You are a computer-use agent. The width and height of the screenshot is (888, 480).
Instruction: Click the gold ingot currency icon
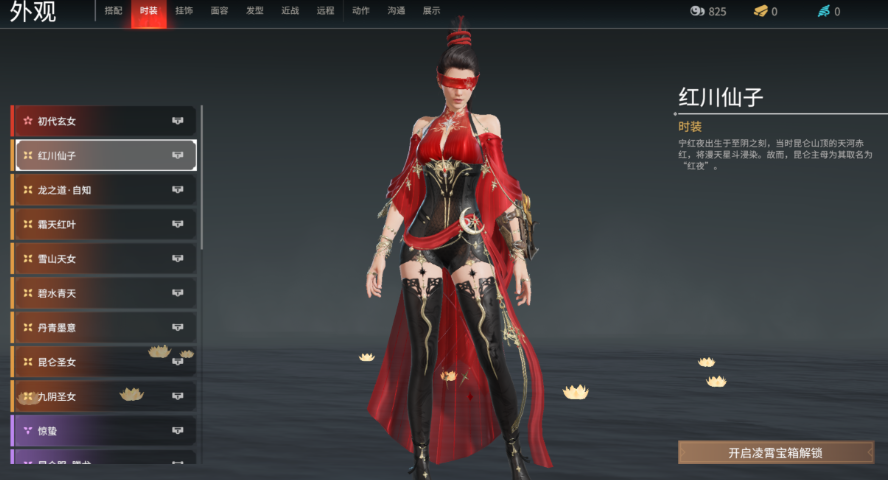(760, 11)
